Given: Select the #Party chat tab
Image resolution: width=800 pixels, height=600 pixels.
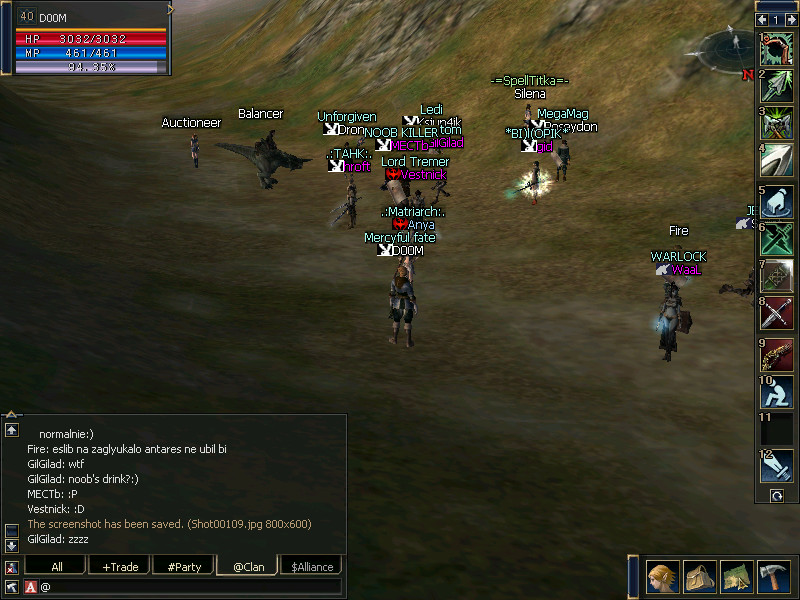Looking at the screenshot, I should [x=184, y=567].
